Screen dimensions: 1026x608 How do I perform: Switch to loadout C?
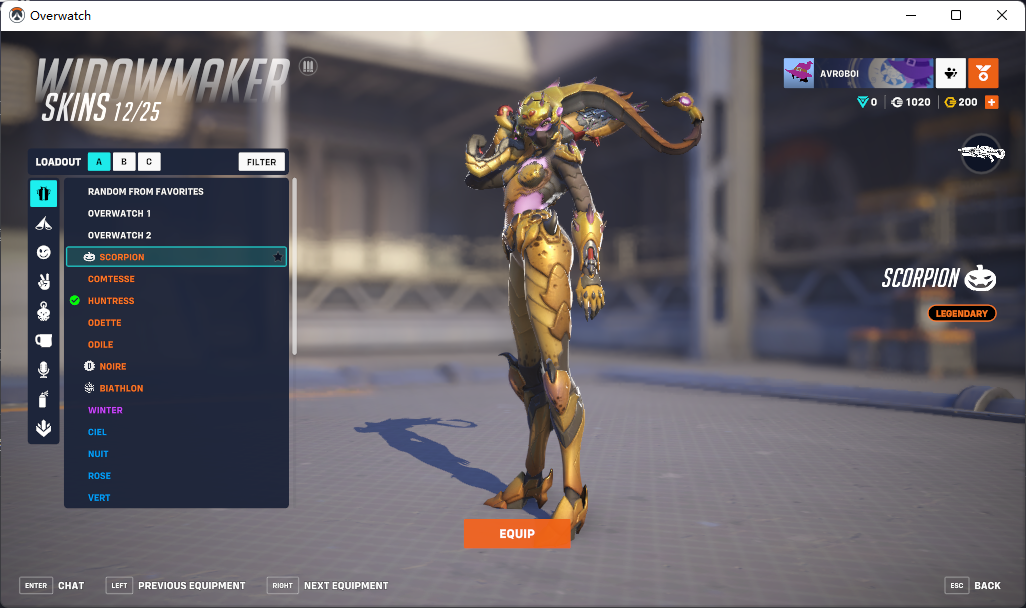pyautogui.click(x=148, y=162)
